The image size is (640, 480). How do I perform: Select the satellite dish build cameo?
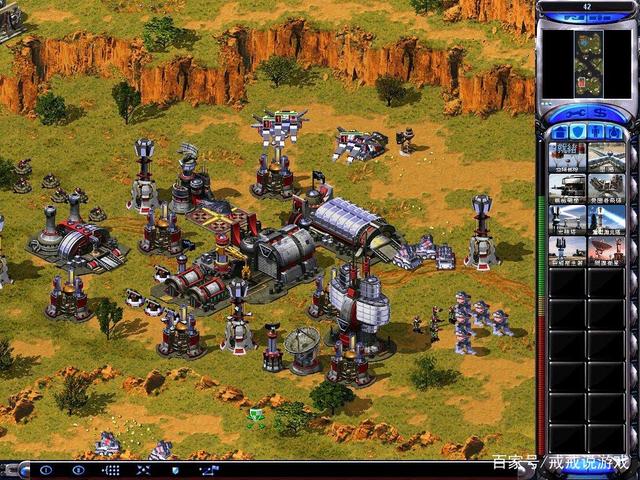(606, 248)
